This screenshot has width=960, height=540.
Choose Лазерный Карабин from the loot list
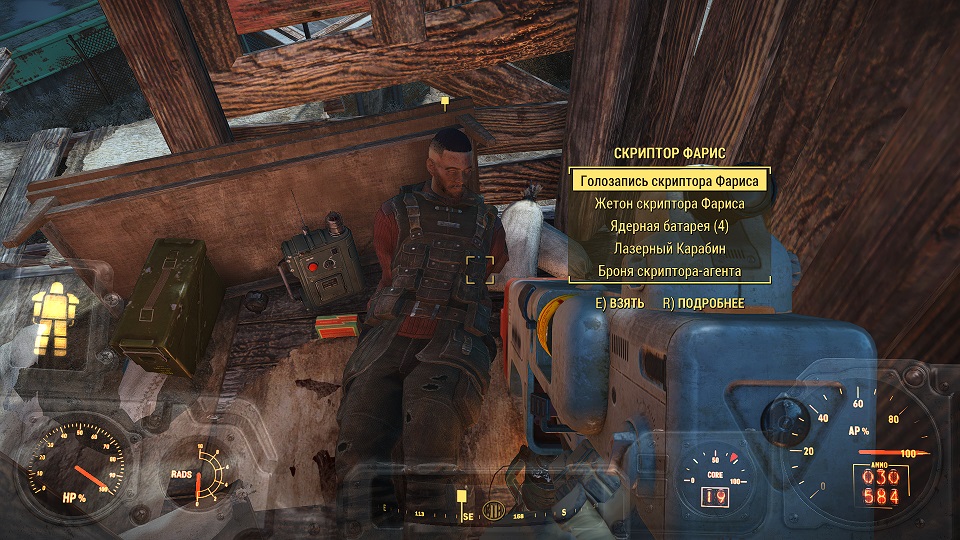(670, 248)
